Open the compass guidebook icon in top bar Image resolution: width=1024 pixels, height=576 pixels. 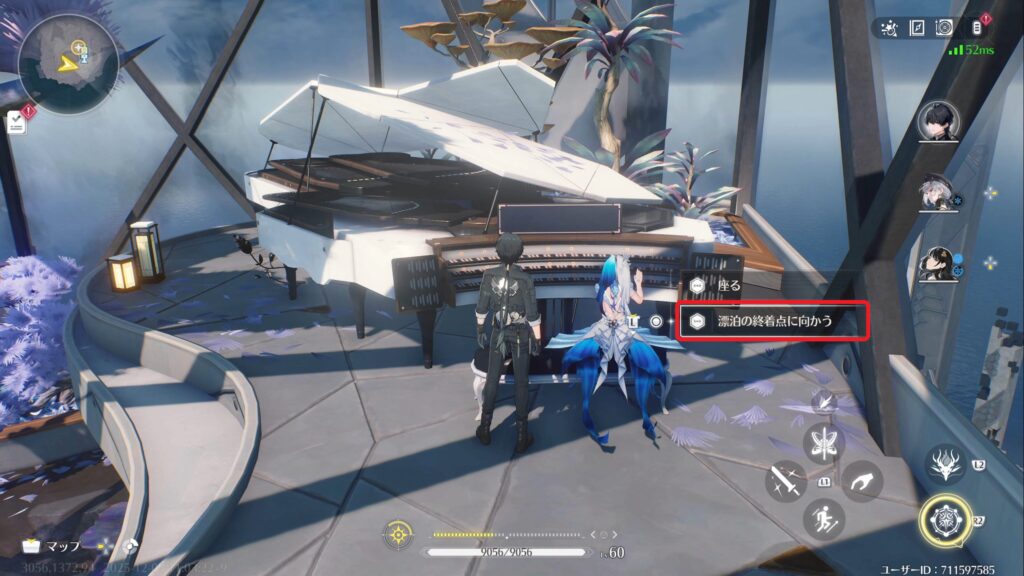916,28
